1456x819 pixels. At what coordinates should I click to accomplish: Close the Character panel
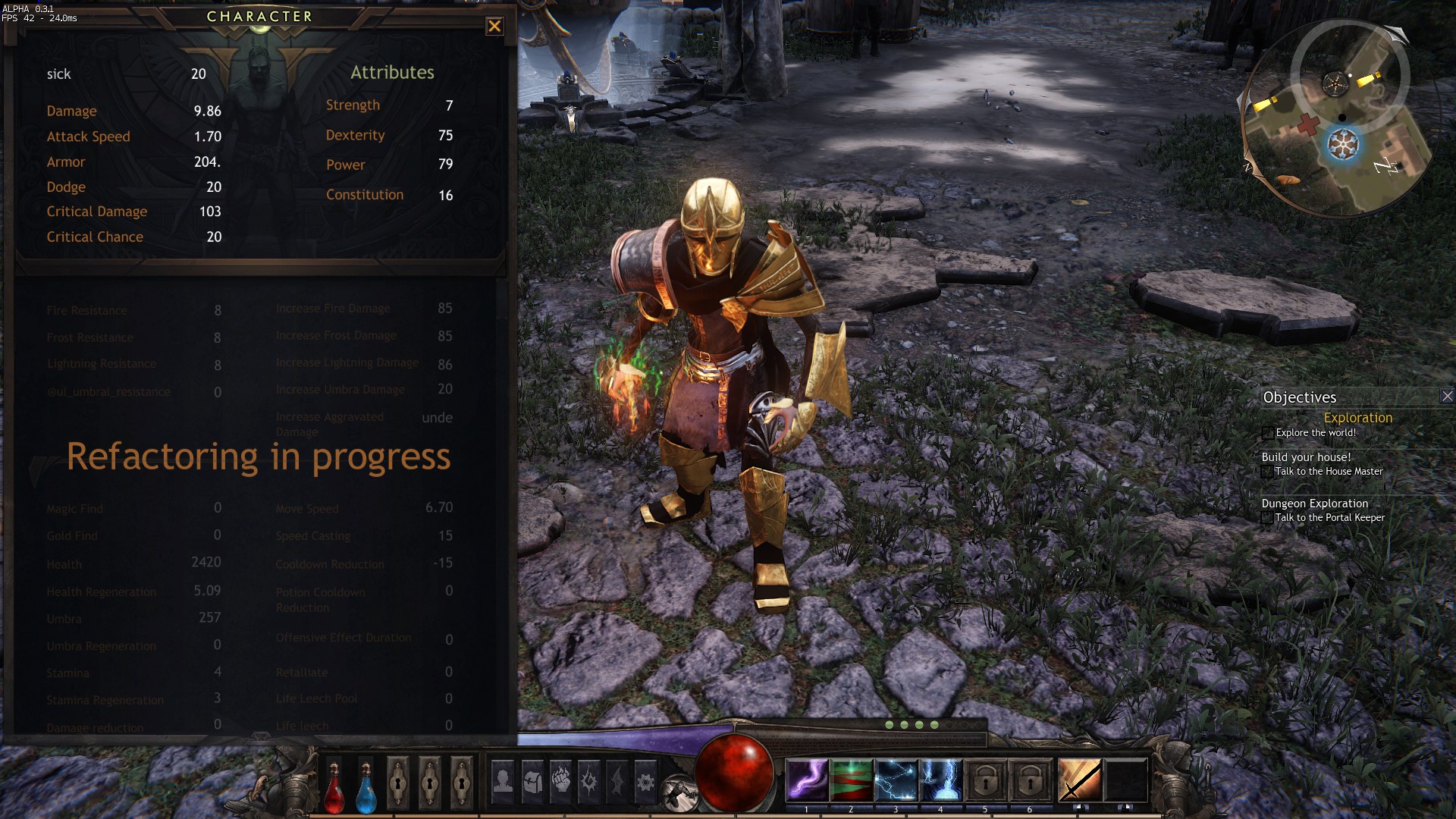[494, 27]
